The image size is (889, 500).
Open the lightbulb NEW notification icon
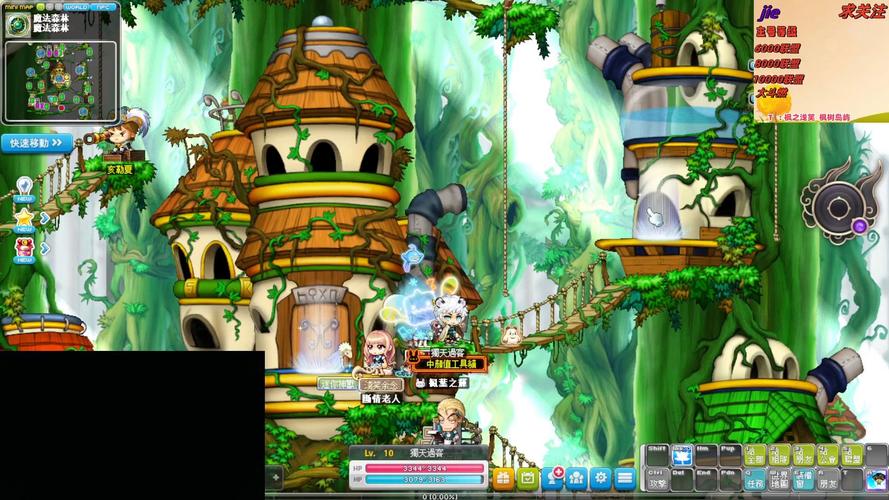[x=25, y=188]
